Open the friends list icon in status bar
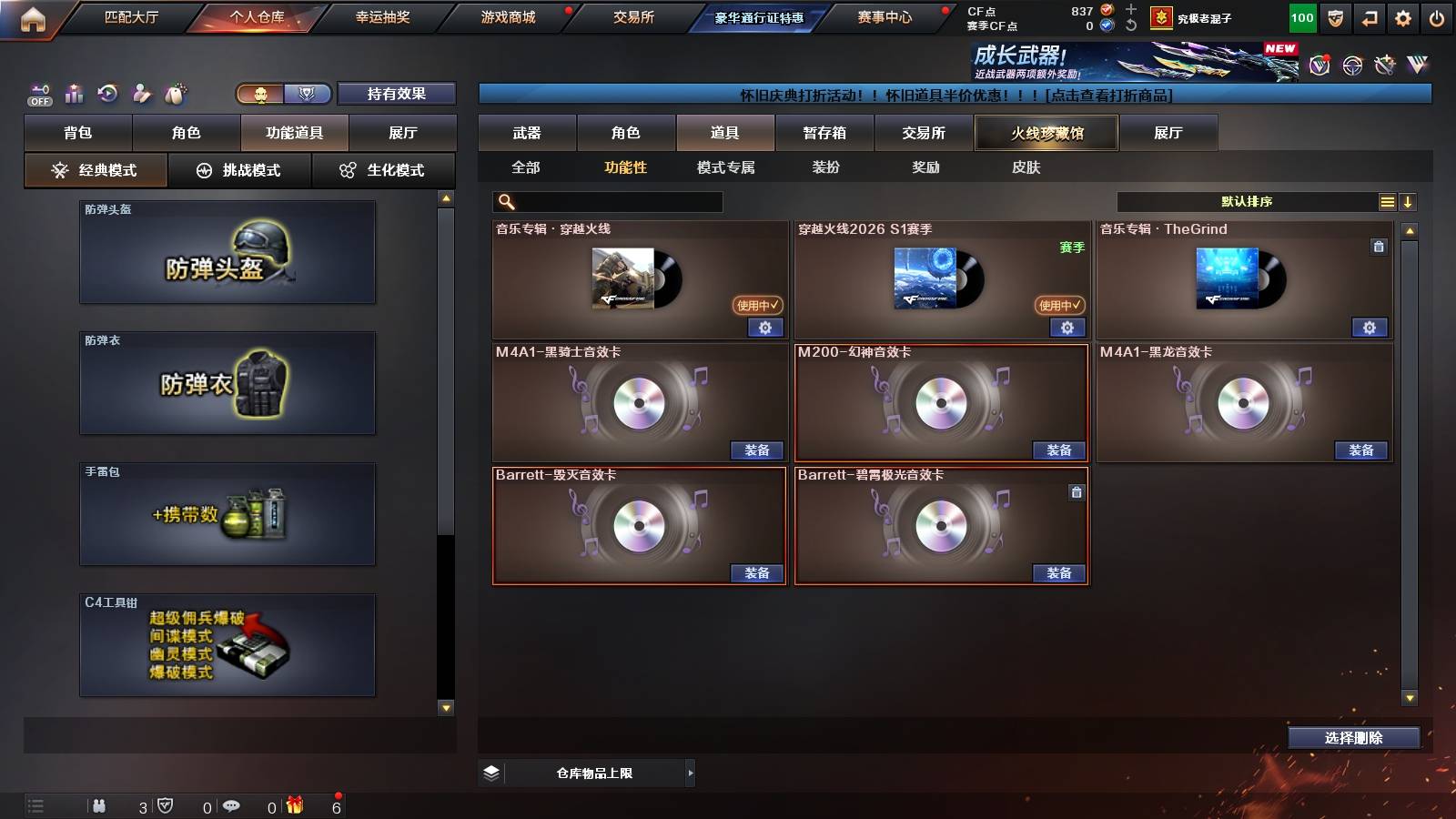The image size is (1456, 819). (99, 804)
